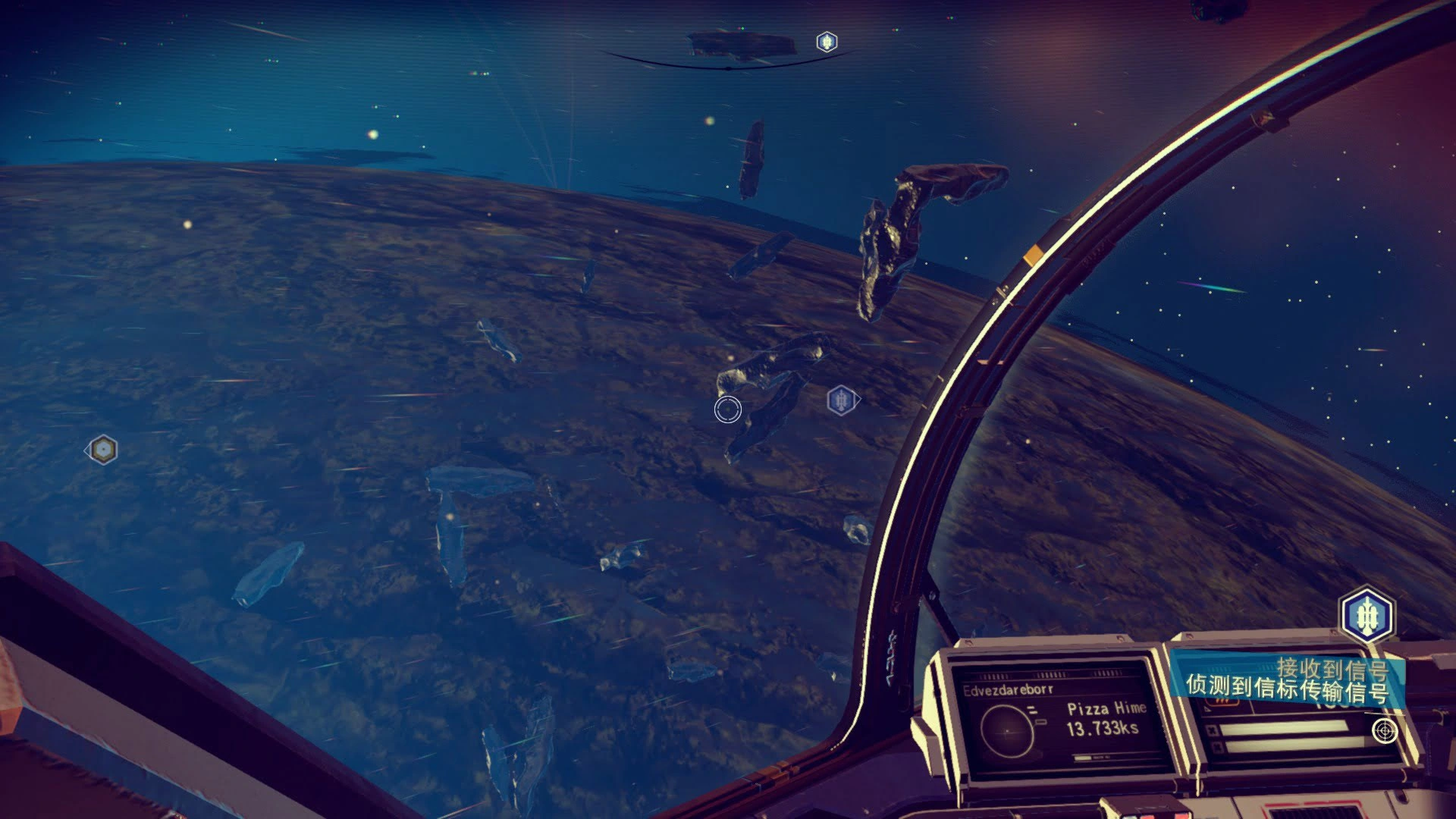Click the circular radar on the cockpit screen
Screen dimensions: 1456x819
[x=1007, y=730]
